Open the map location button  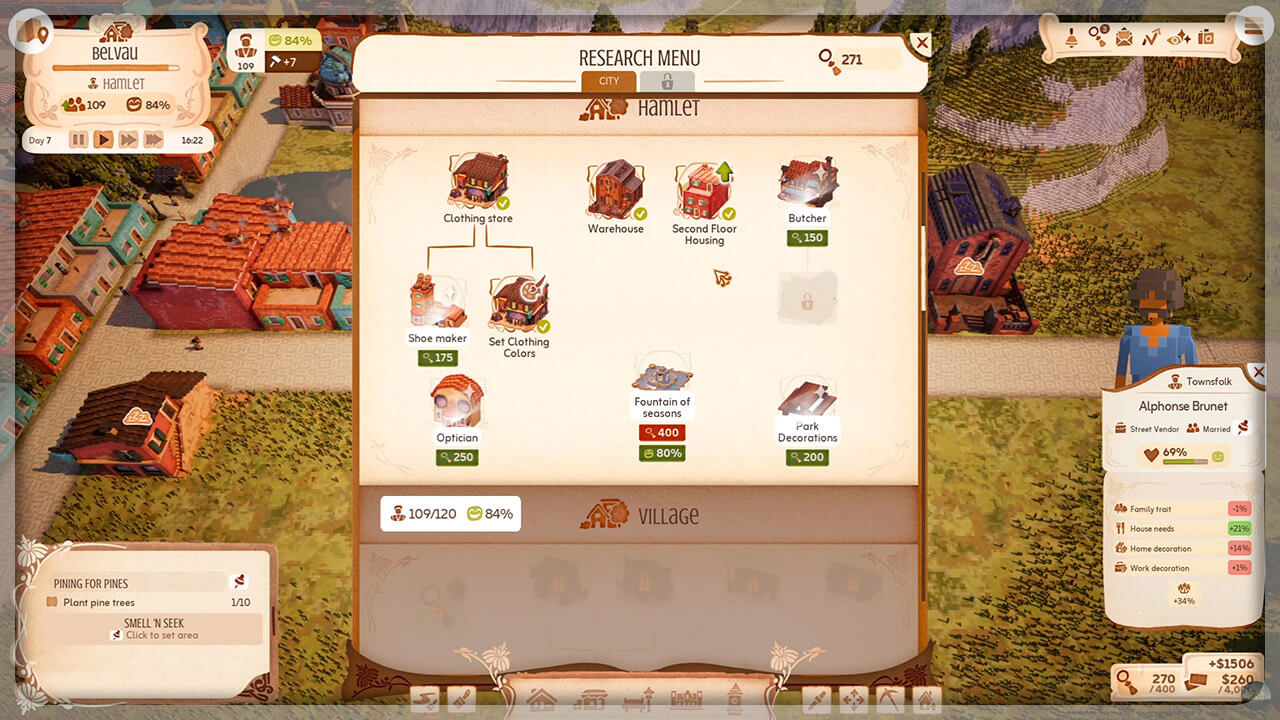coord(36,35)
